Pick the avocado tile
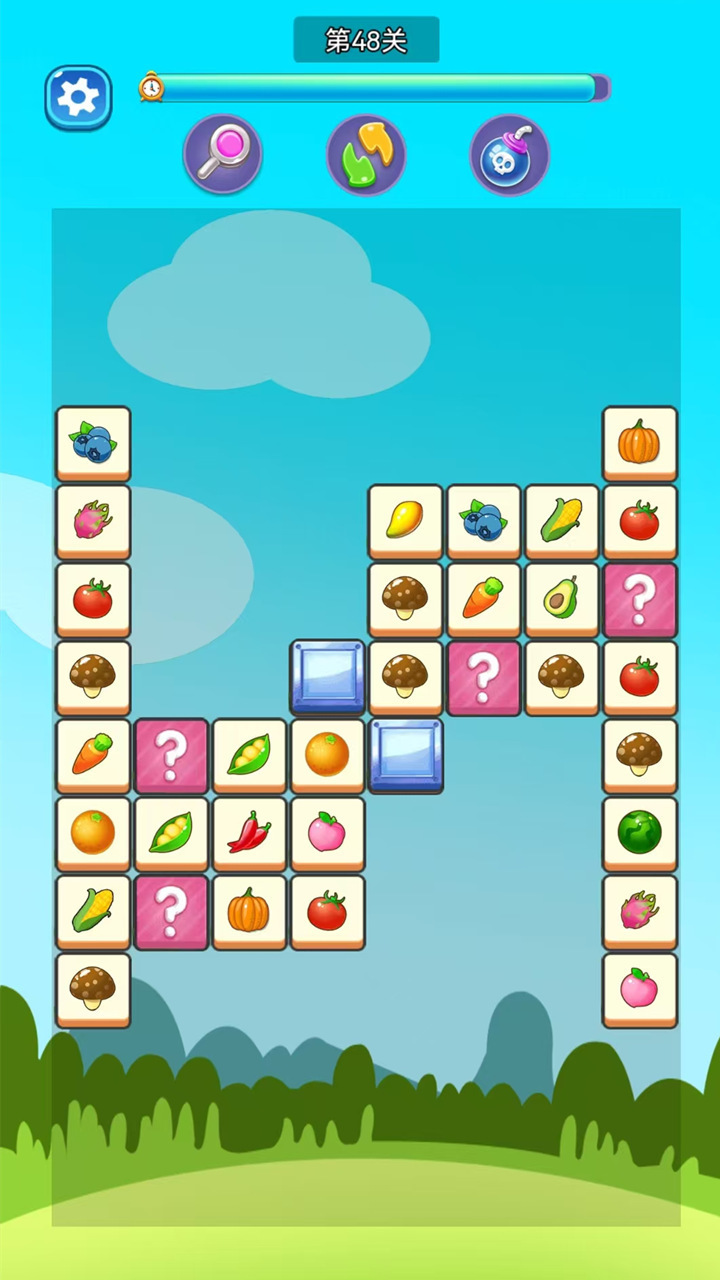The height and width of the screenshot is (1280, 720). [x=561, y=599]
